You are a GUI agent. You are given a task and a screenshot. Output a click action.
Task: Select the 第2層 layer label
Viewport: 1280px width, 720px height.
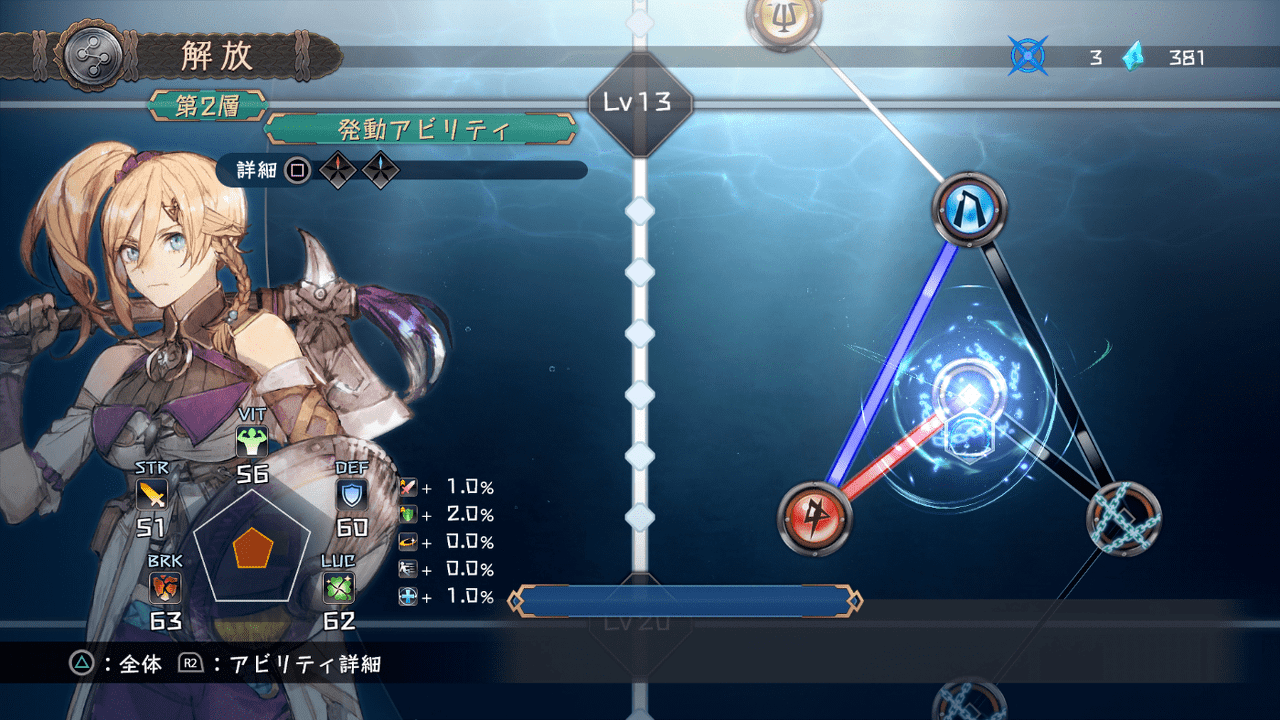click(x=206, y=106)
